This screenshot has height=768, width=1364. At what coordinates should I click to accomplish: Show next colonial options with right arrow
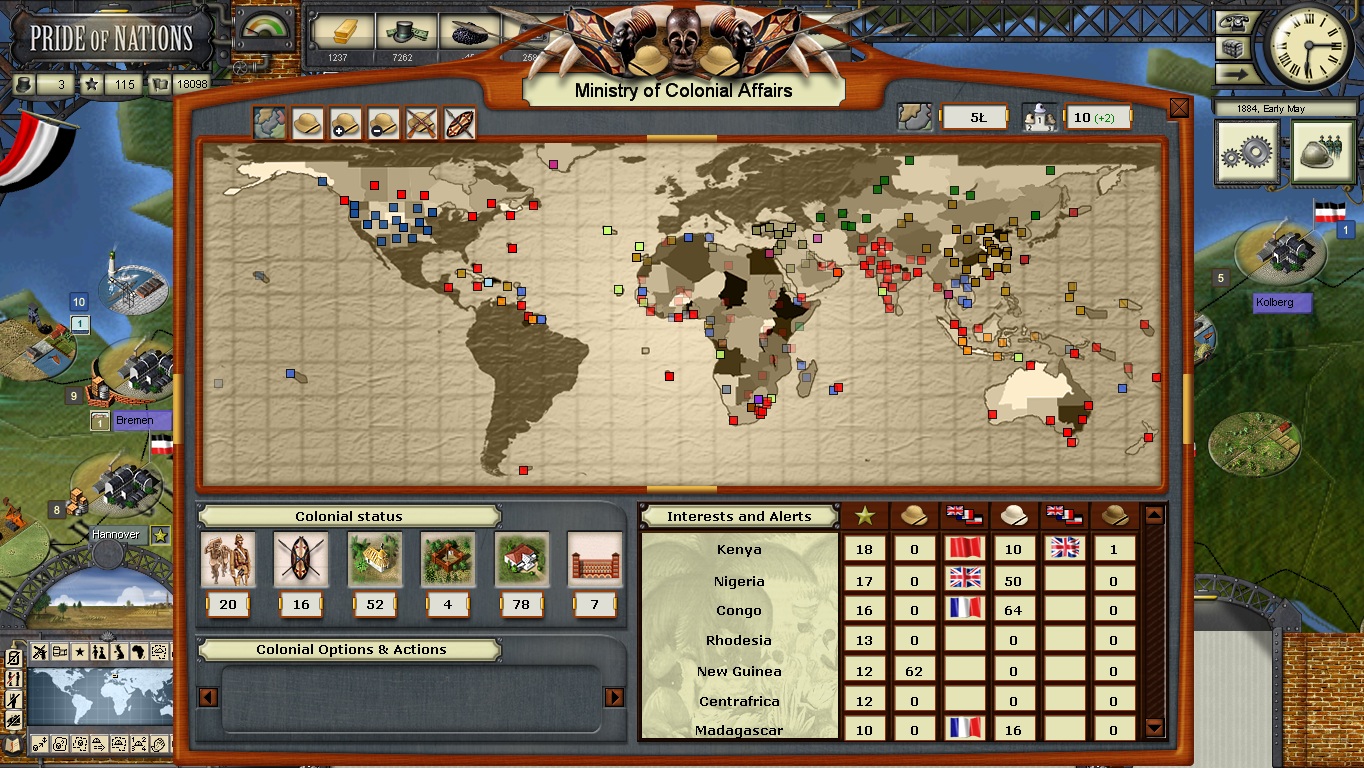pos(614,697)
